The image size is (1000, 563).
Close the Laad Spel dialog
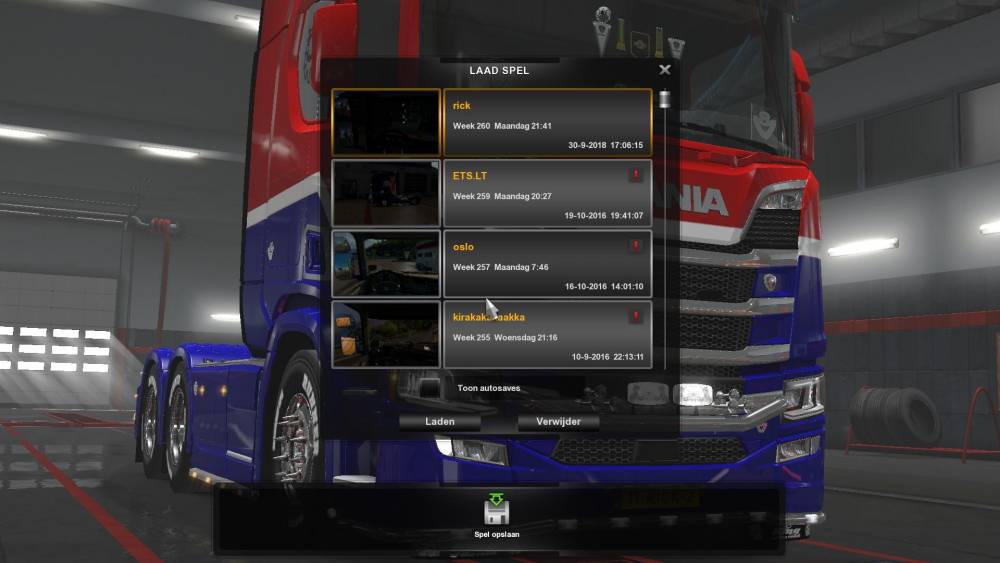(x=665, y=70)
